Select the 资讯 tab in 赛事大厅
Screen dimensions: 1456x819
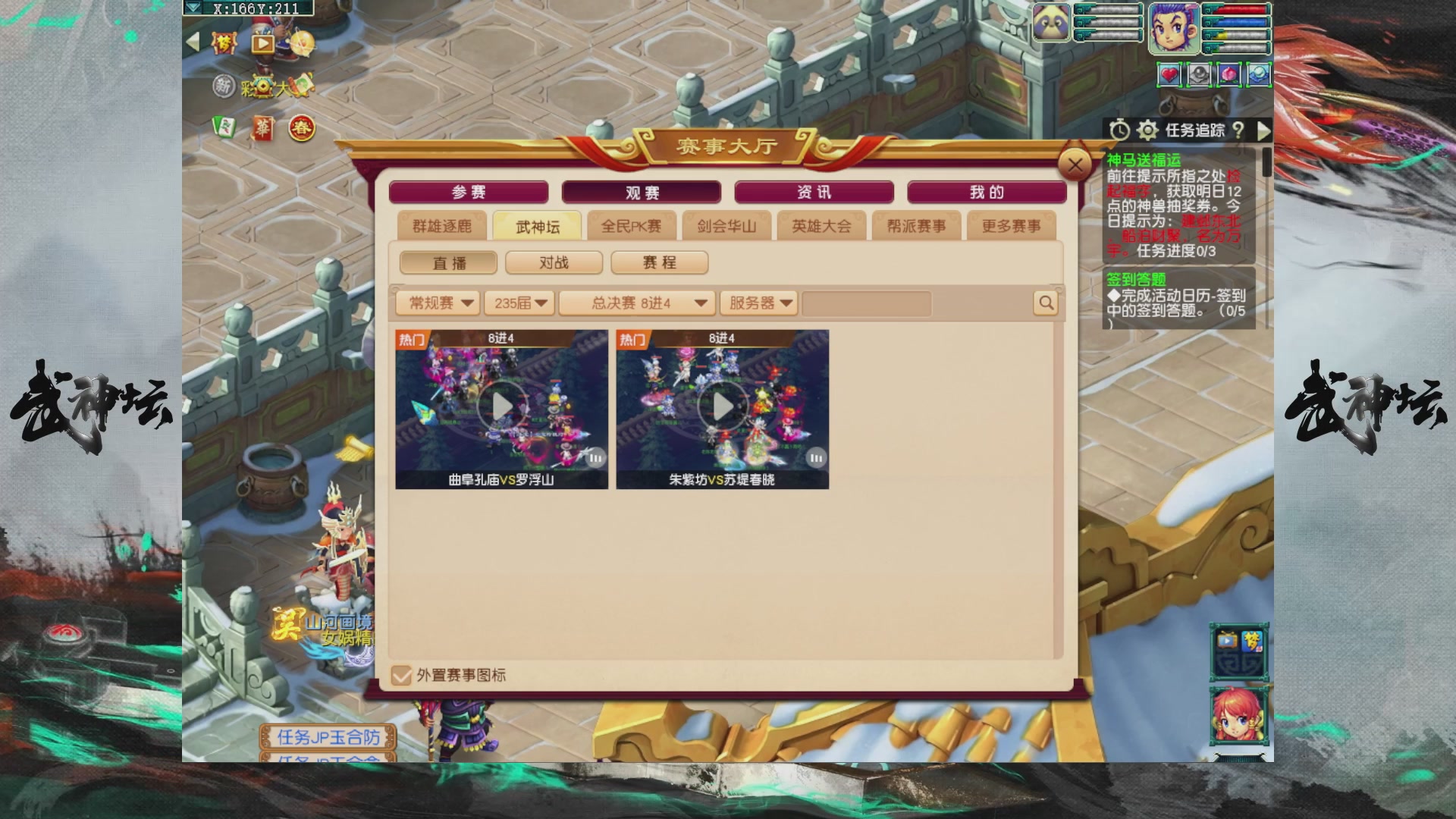[813, 192]
